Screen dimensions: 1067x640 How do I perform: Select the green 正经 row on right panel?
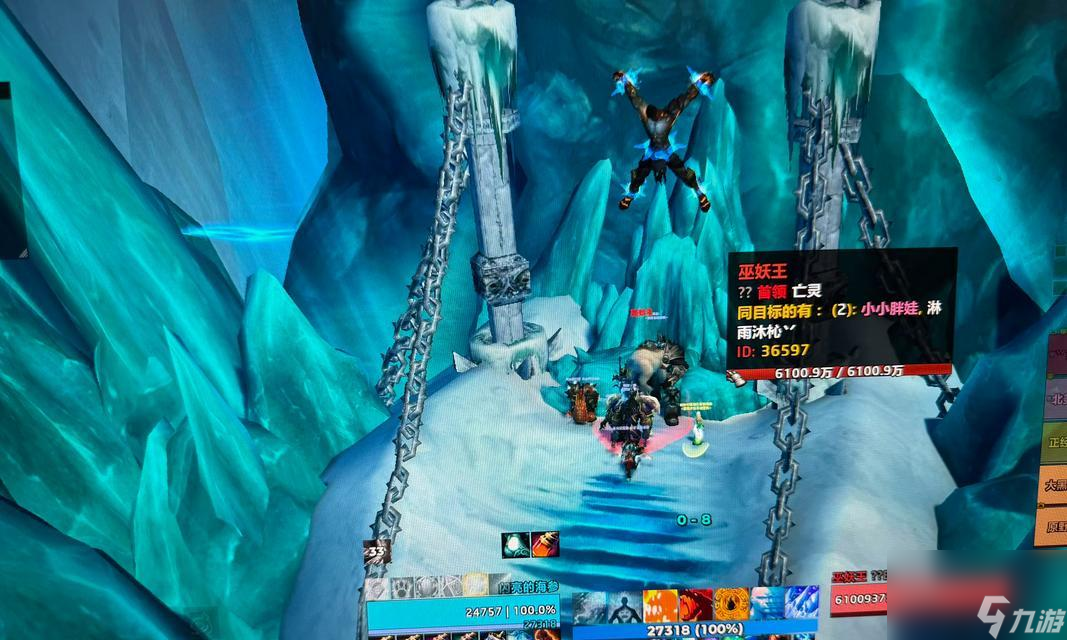pos(1054,441)
